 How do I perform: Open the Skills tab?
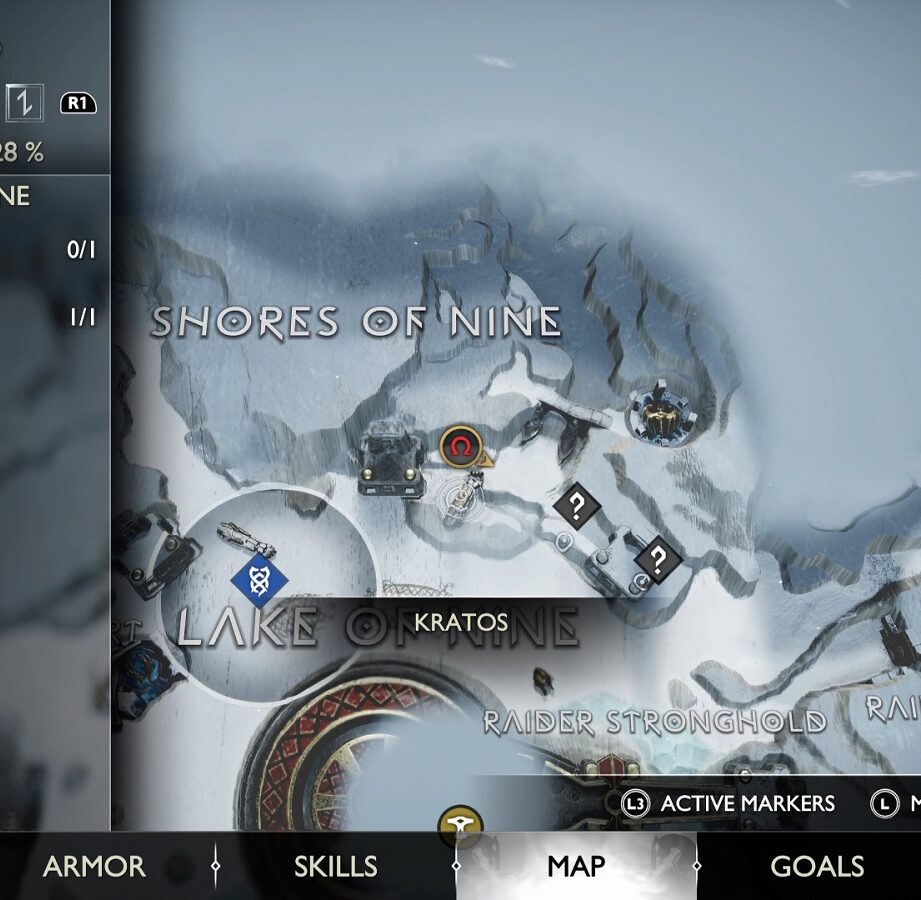335,866
